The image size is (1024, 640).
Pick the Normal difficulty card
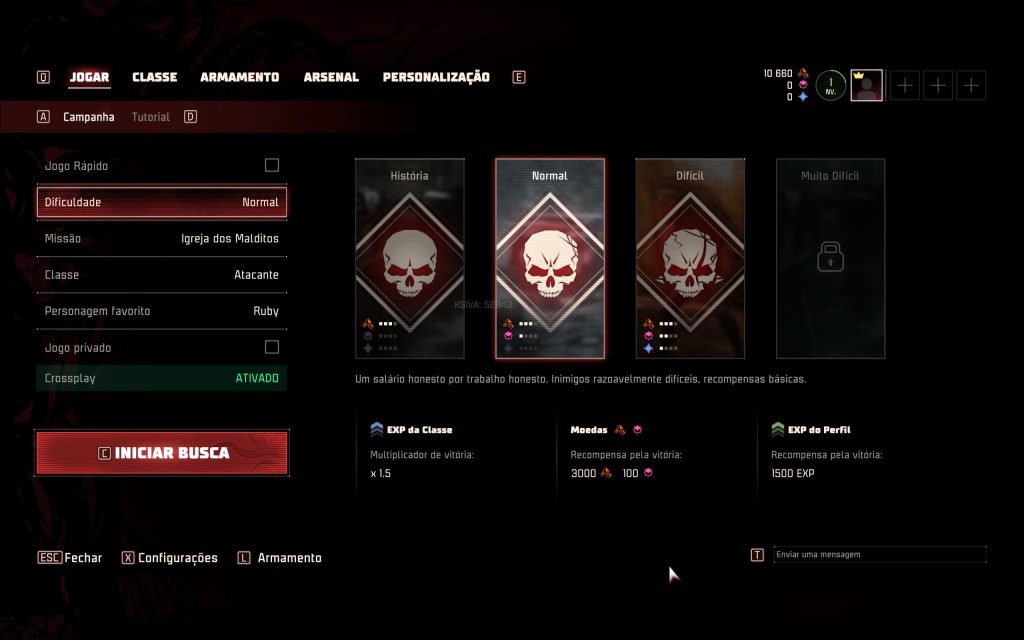tap(550, 258)
